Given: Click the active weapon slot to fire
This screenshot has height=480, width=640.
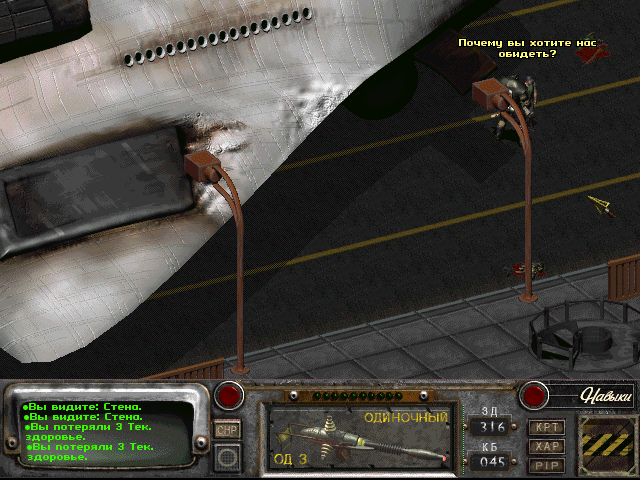Looking at the screenshot, I should coord(360,438).
